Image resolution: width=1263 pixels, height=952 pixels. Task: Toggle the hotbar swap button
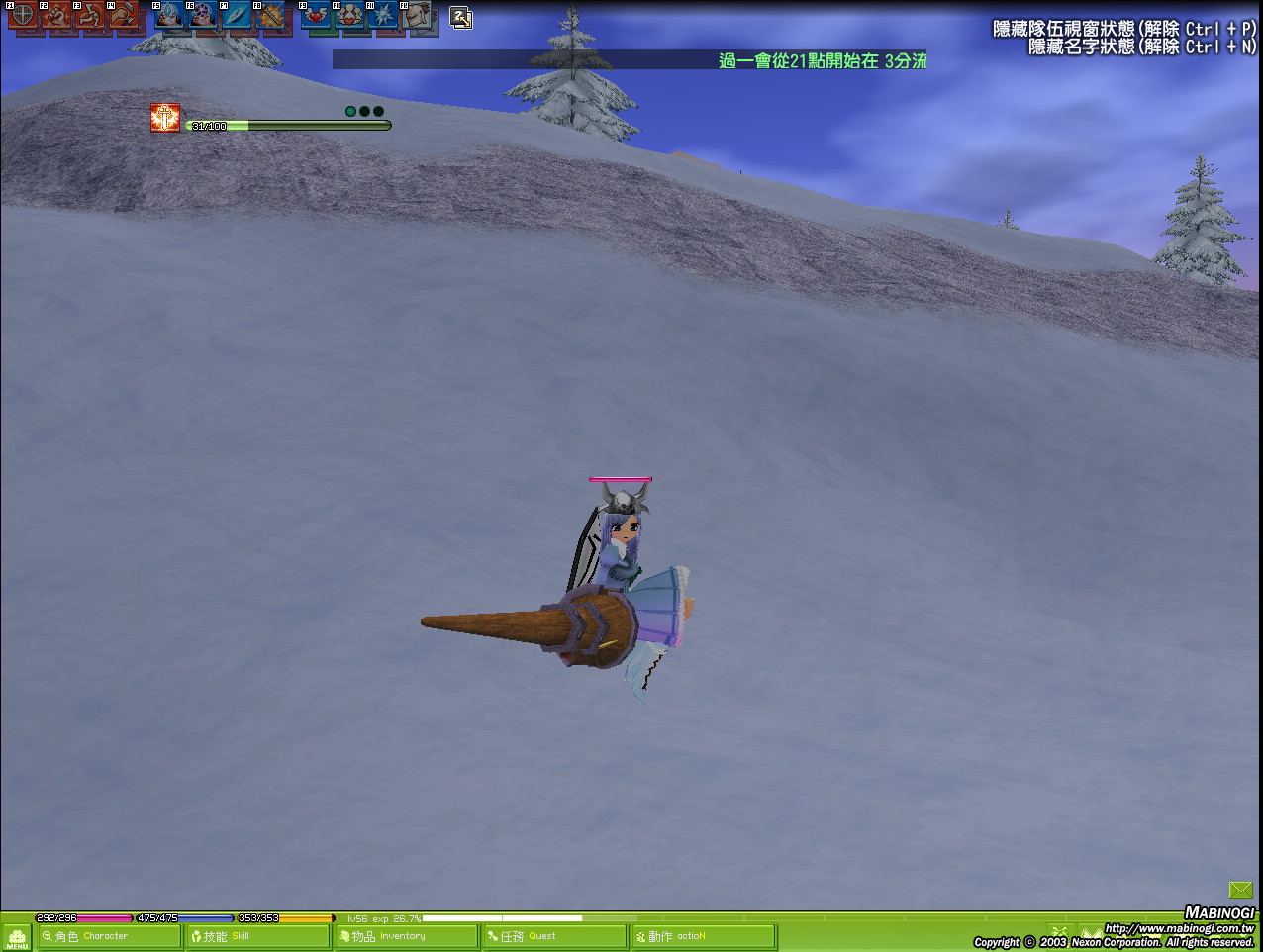460,17
